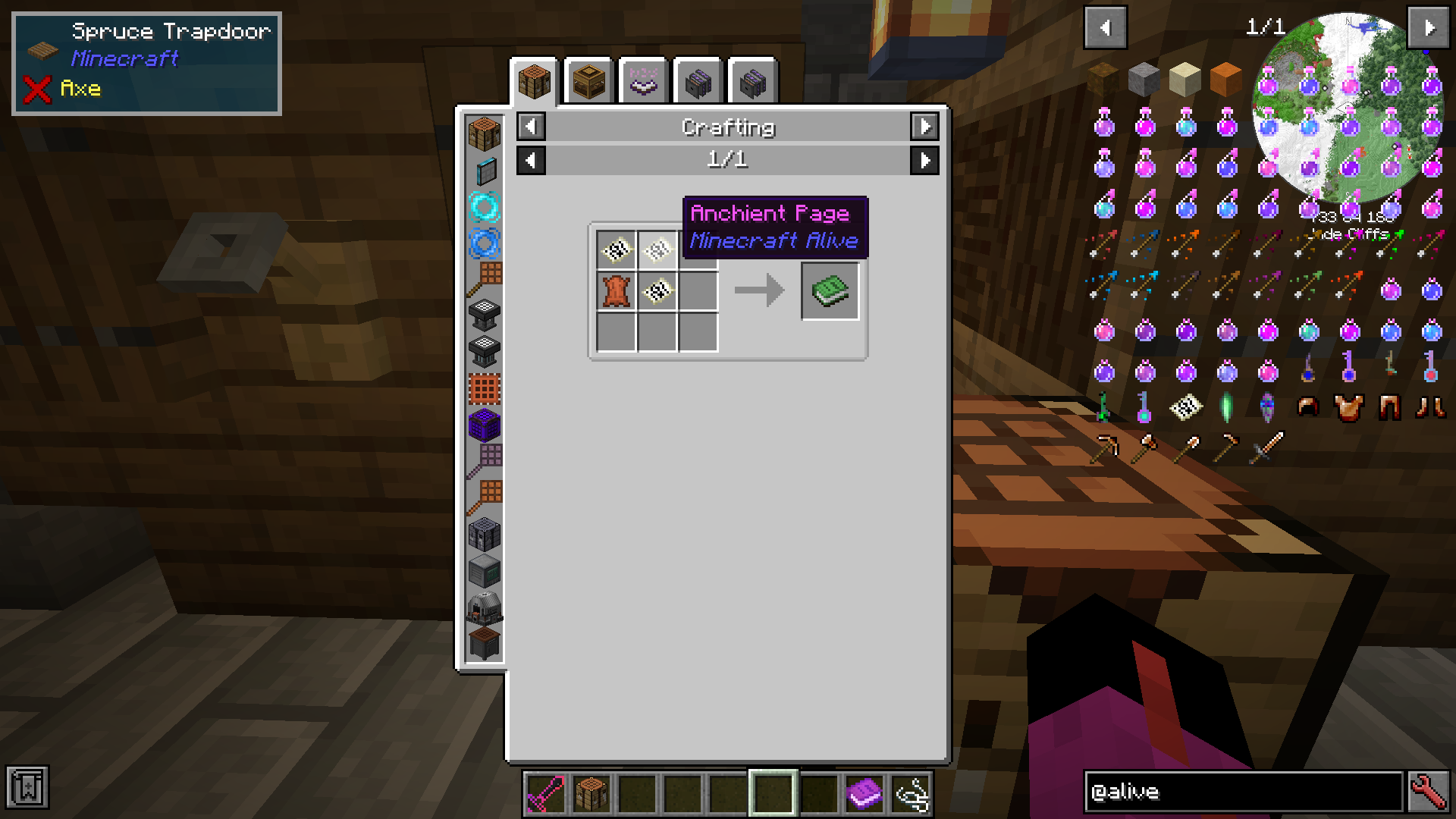
Task: Click the pink wand in the hotbar
Action: coord(547,793)
